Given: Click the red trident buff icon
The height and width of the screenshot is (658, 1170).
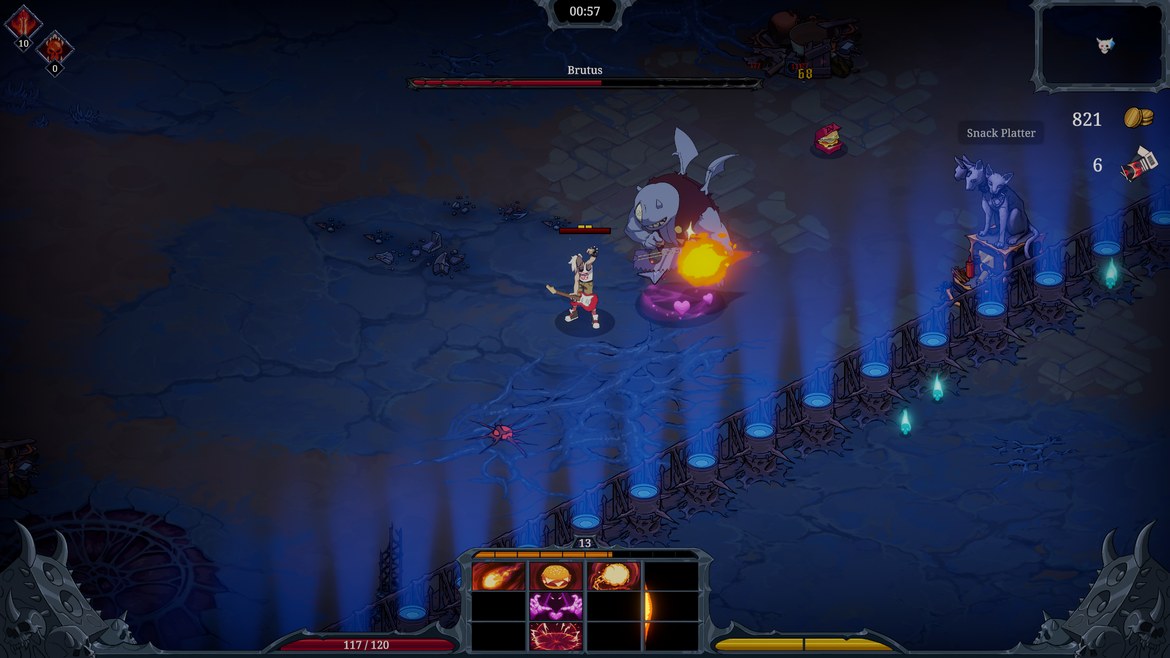Looking at the screenshot, I should click(x=23, y=22).
